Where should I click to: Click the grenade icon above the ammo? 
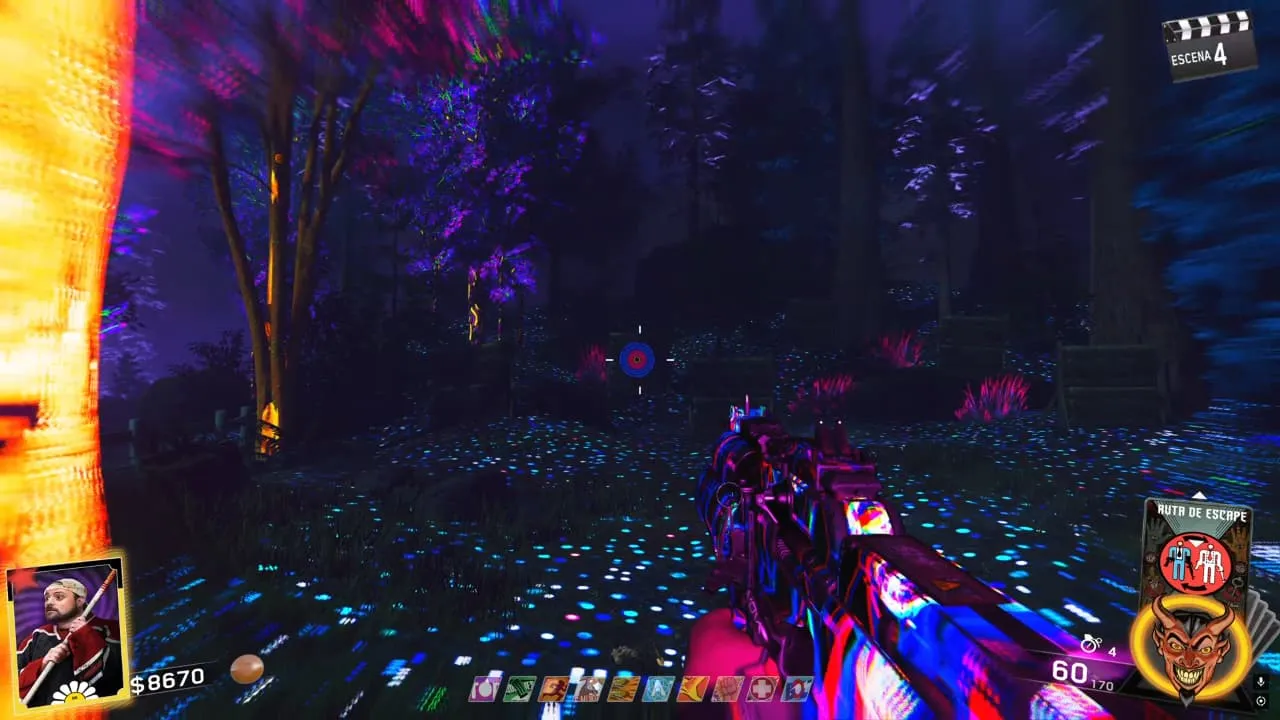pos(1094,645)
